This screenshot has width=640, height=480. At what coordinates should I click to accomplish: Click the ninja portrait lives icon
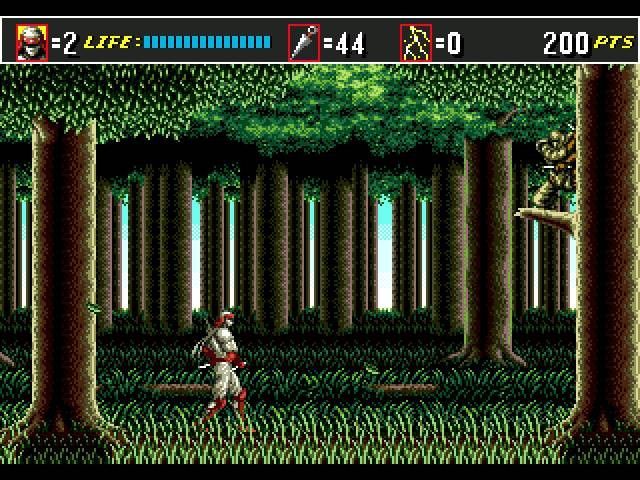pos(32,43)
